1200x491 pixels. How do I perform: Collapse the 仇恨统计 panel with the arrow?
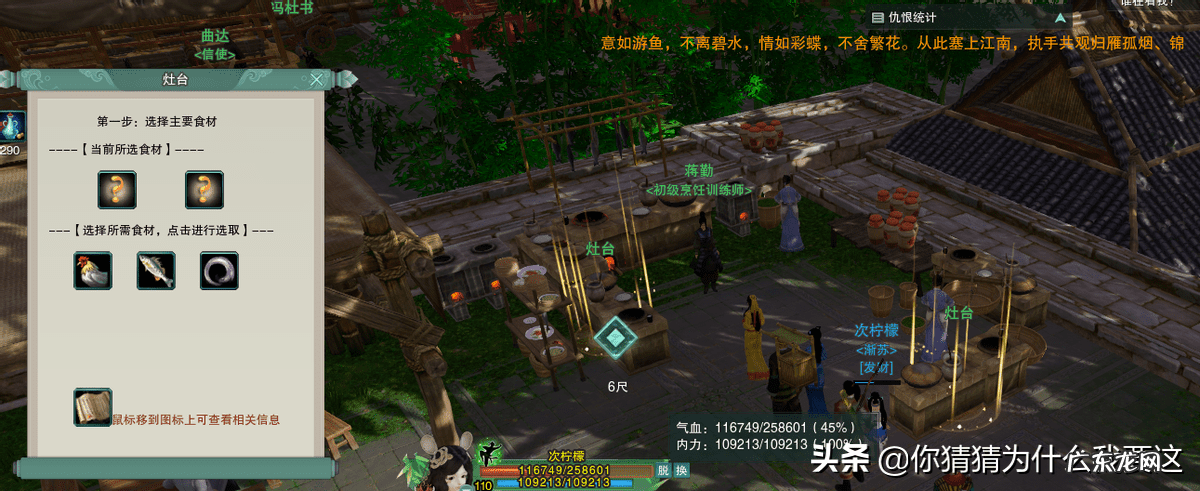(x=1061, y=17)
